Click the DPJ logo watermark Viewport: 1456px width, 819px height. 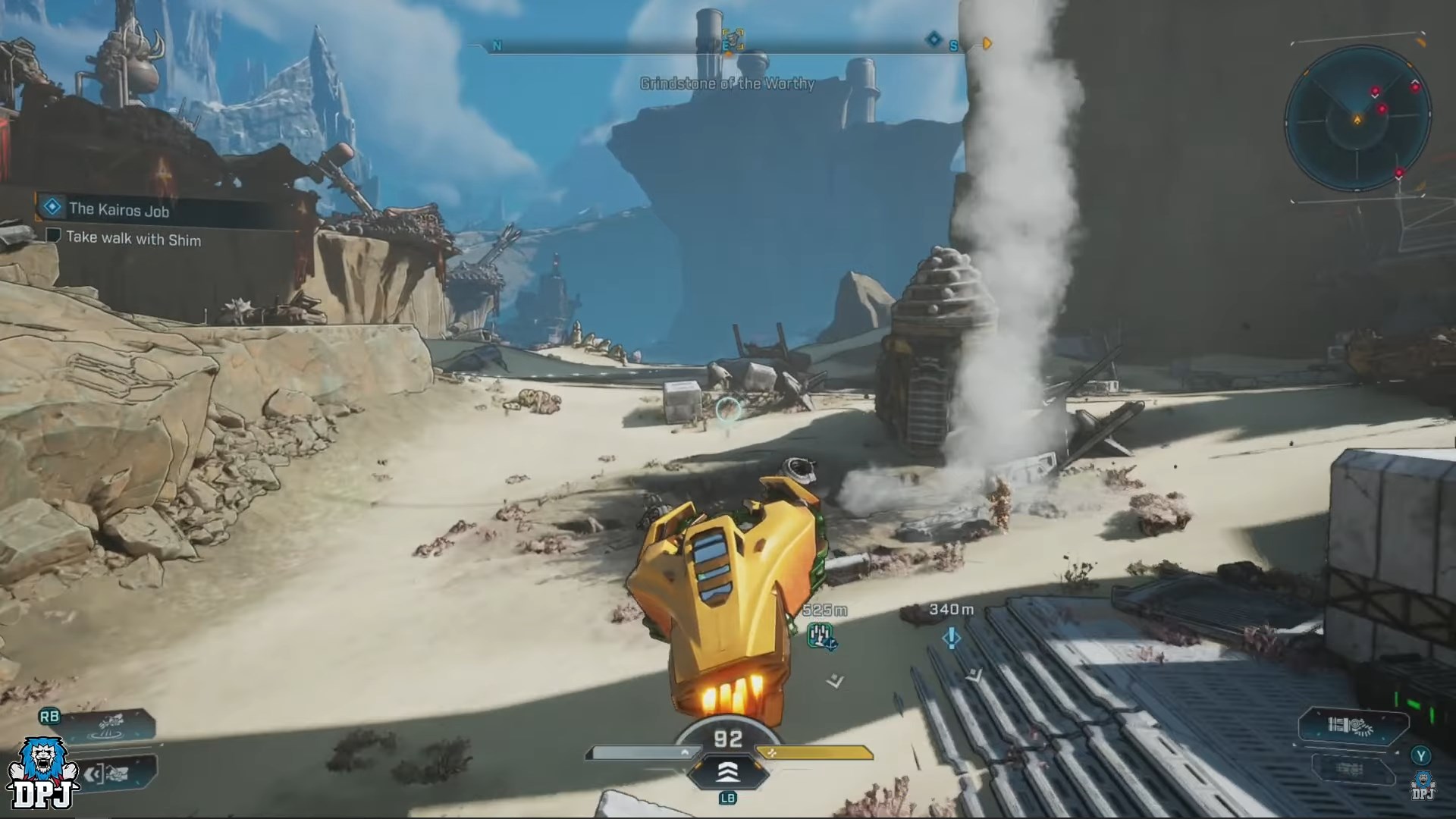[x=42, y=773]
